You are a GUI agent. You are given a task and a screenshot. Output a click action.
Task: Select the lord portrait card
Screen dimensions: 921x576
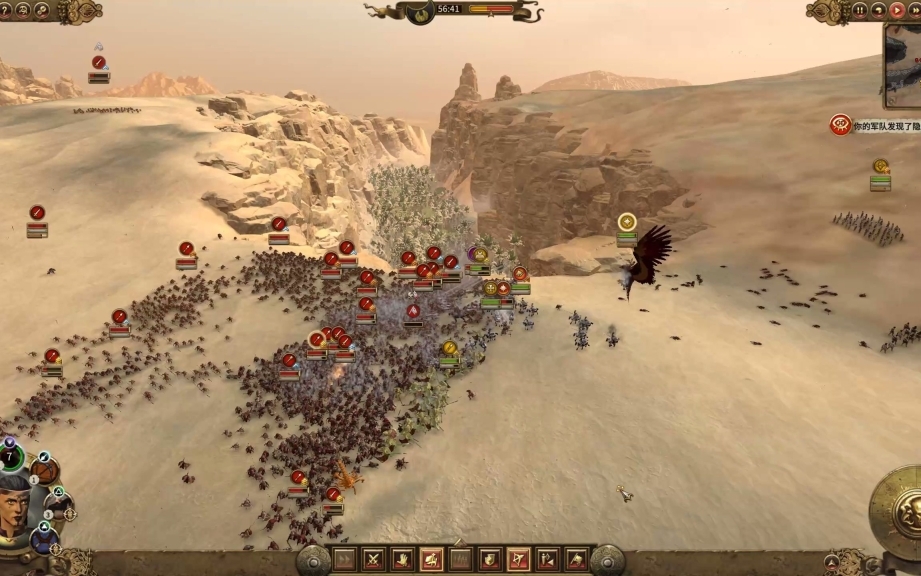(x=16, y=506)
